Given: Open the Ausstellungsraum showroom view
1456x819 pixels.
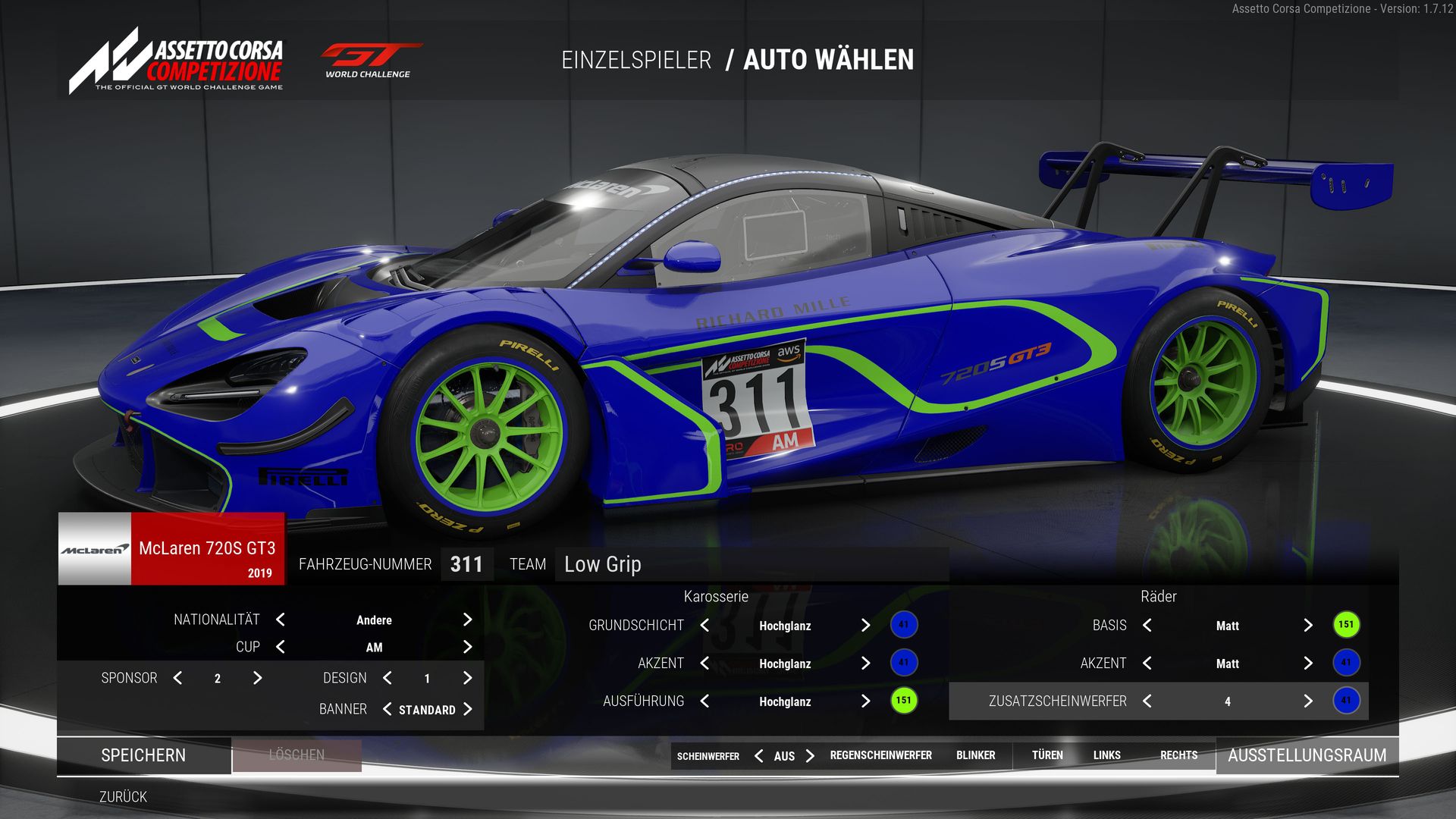Looking at the screenshot, I should [x=1307, y=755].
